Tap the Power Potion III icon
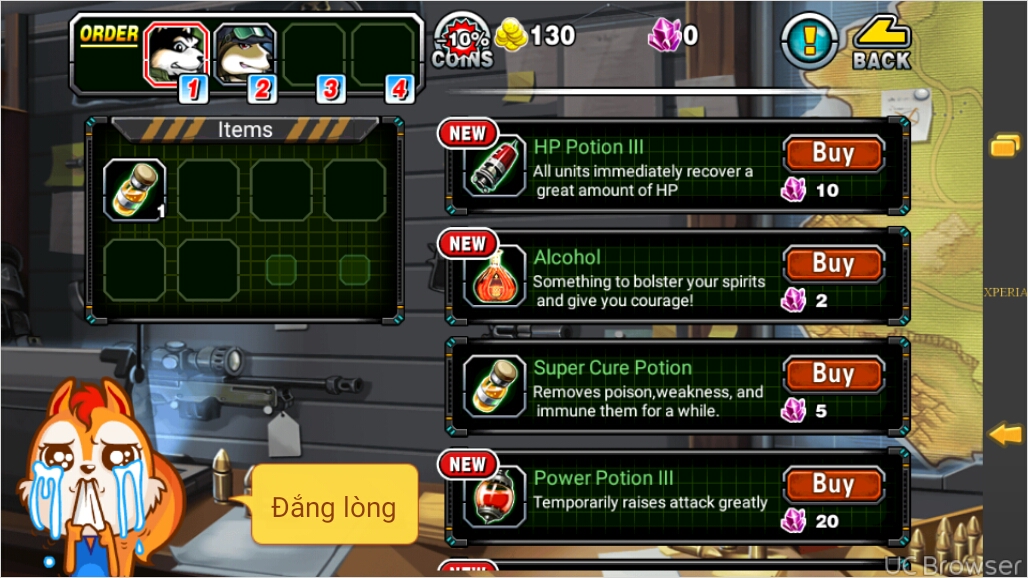 496,497
